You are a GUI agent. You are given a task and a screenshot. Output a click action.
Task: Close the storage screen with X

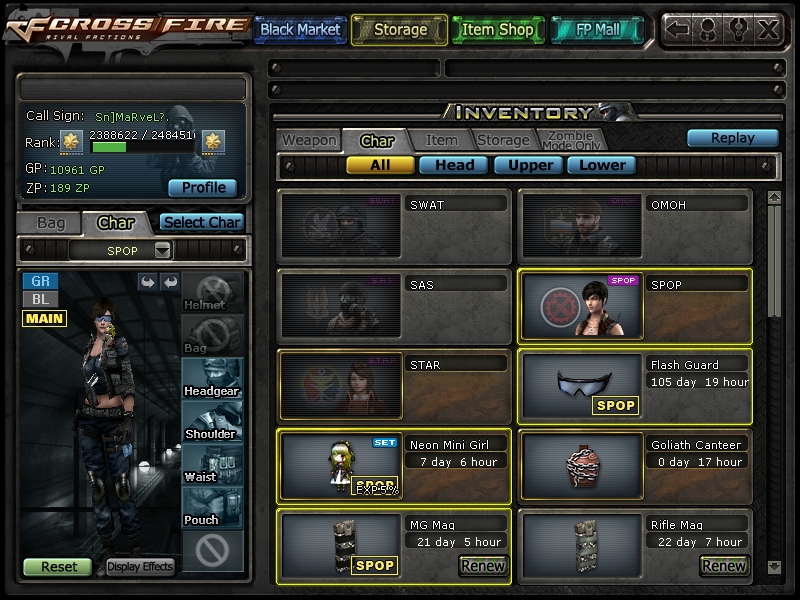[x=767, y=29]
